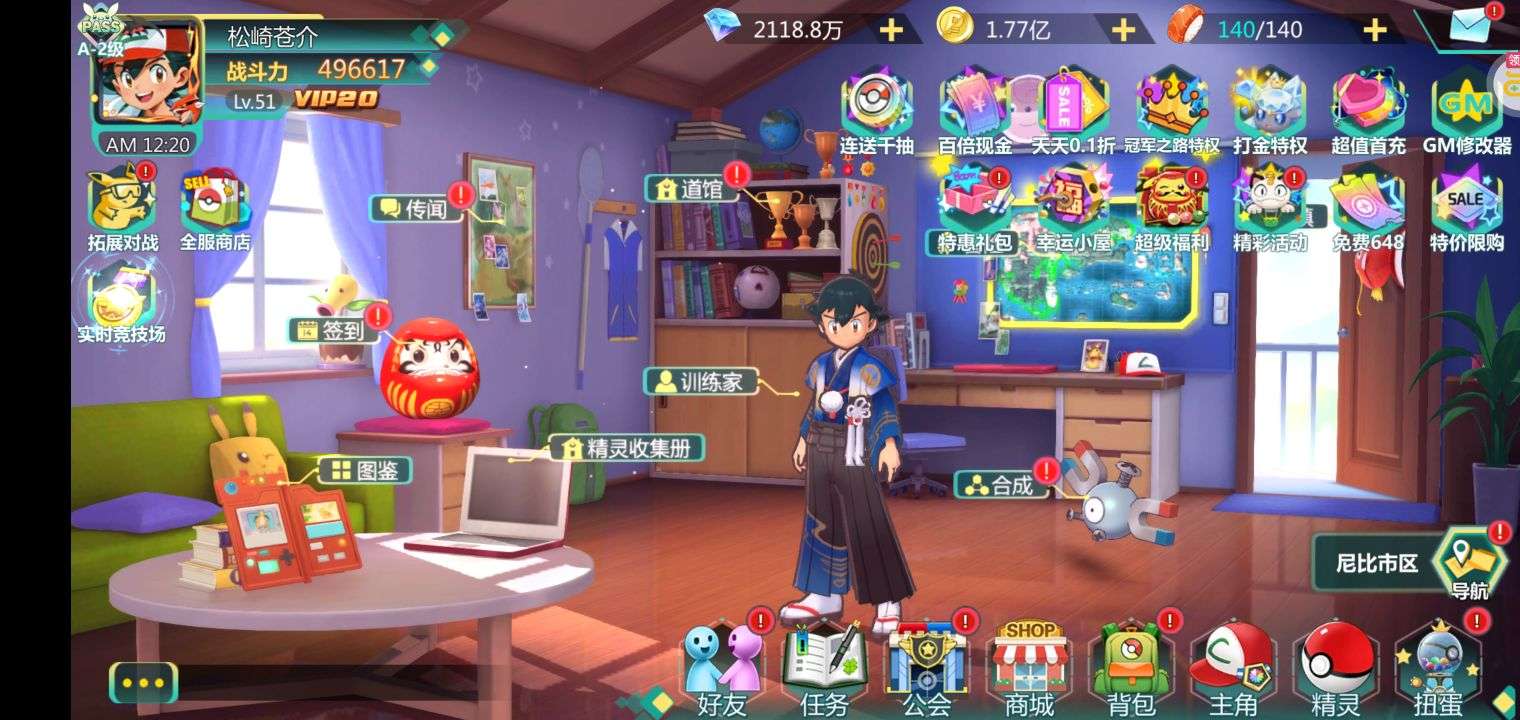Open the 主角 character menu
Screen dimensions: 1520x720
1232,663
